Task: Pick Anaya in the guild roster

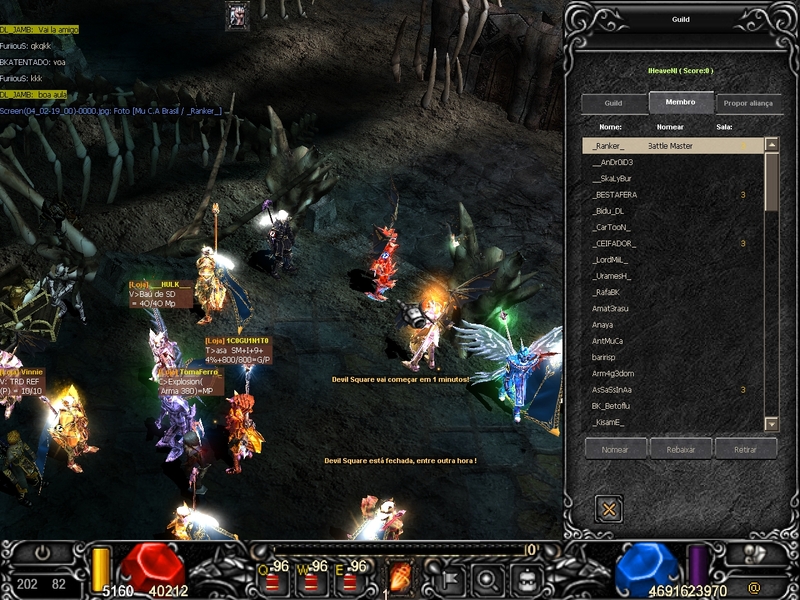Action: coord(603,325)
